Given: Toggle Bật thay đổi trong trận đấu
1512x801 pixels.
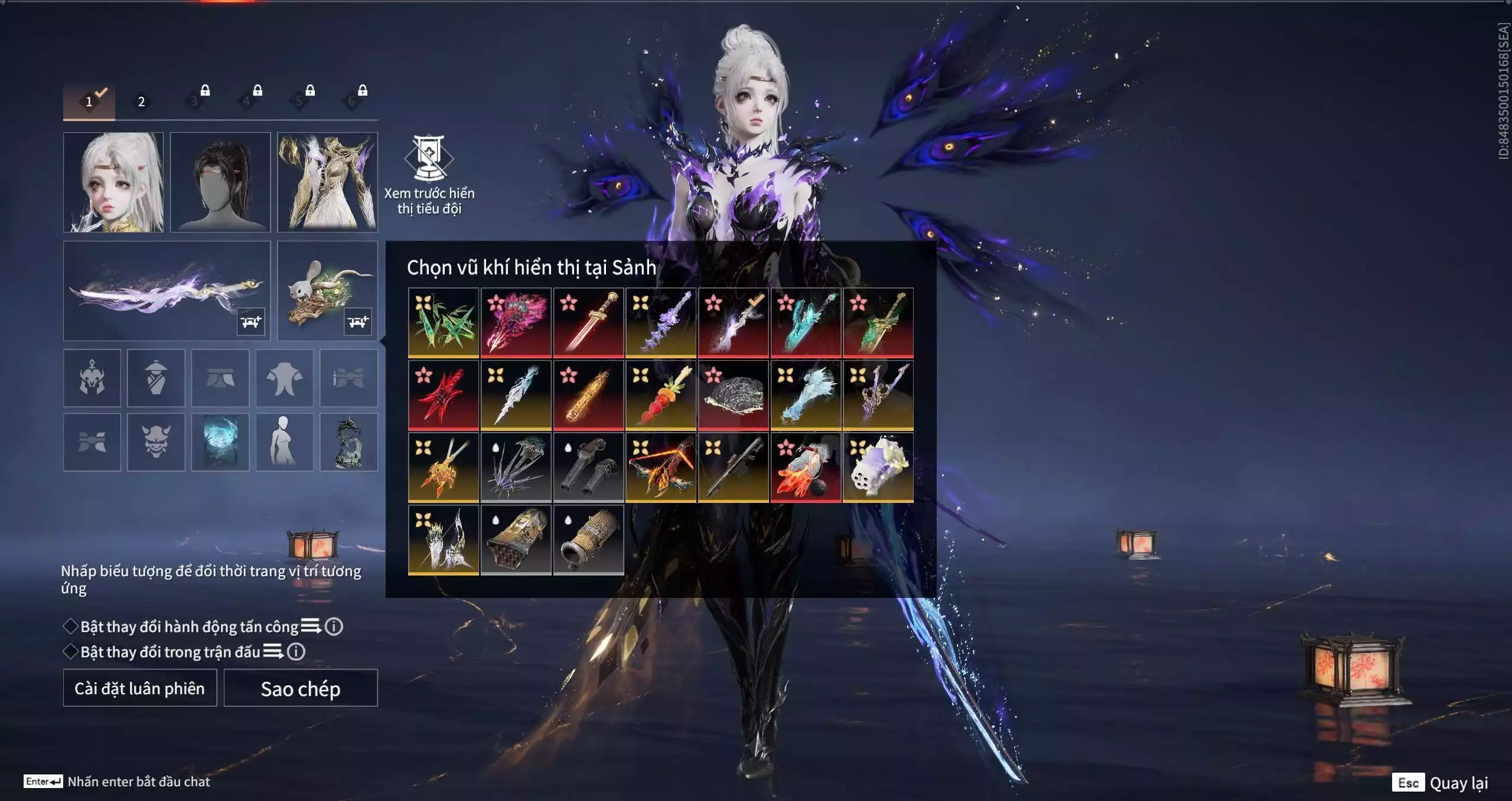Looking at the screenshot, I should pyautogui.click(x=71, y=652).
